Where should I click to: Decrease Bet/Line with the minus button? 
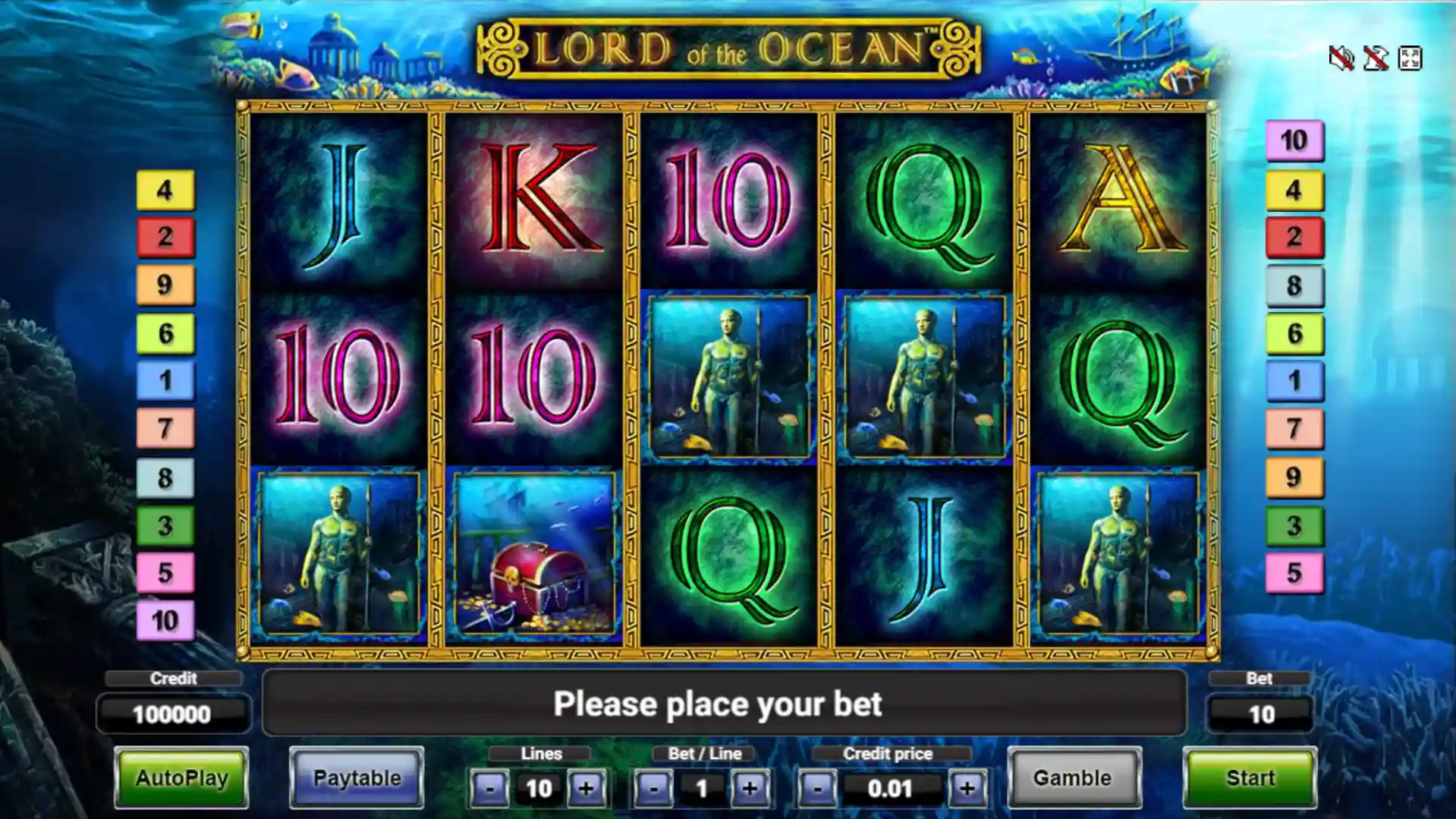(653, 788)
